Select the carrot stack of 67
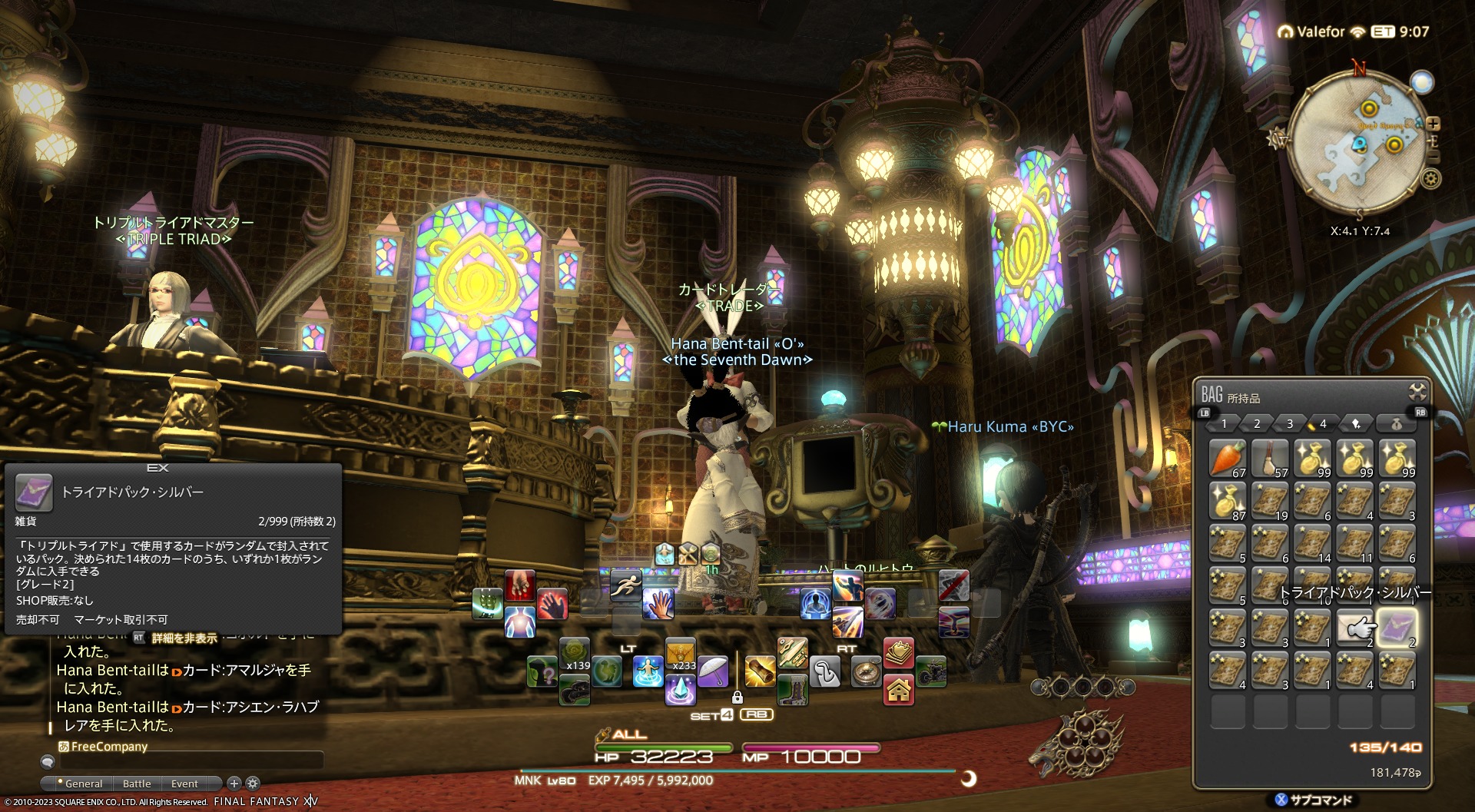 coord(1228,459)
